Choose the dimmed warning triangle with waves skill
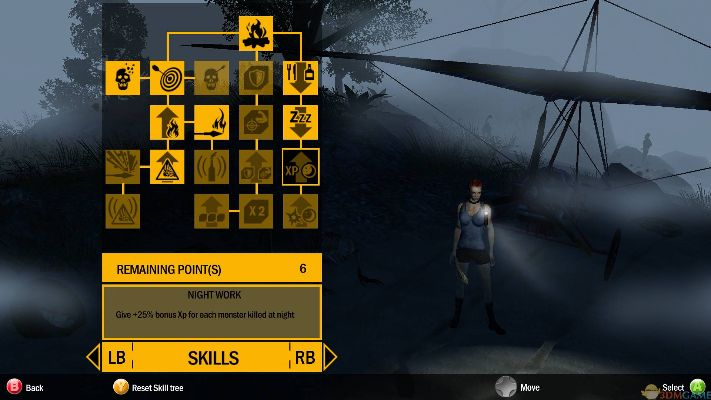 tap(123, 210)
